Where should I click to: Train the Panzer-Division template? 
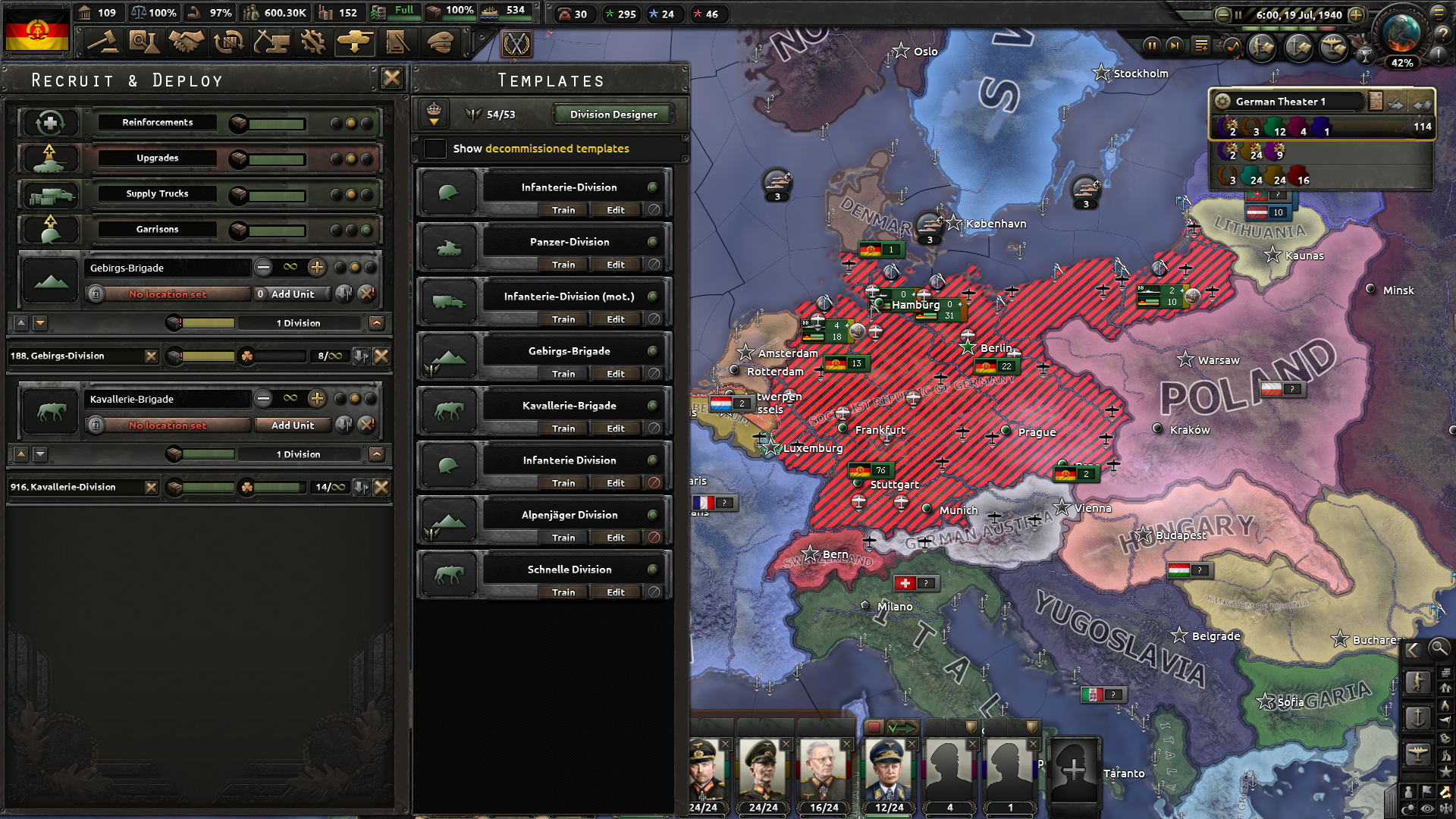coord(564,264)
